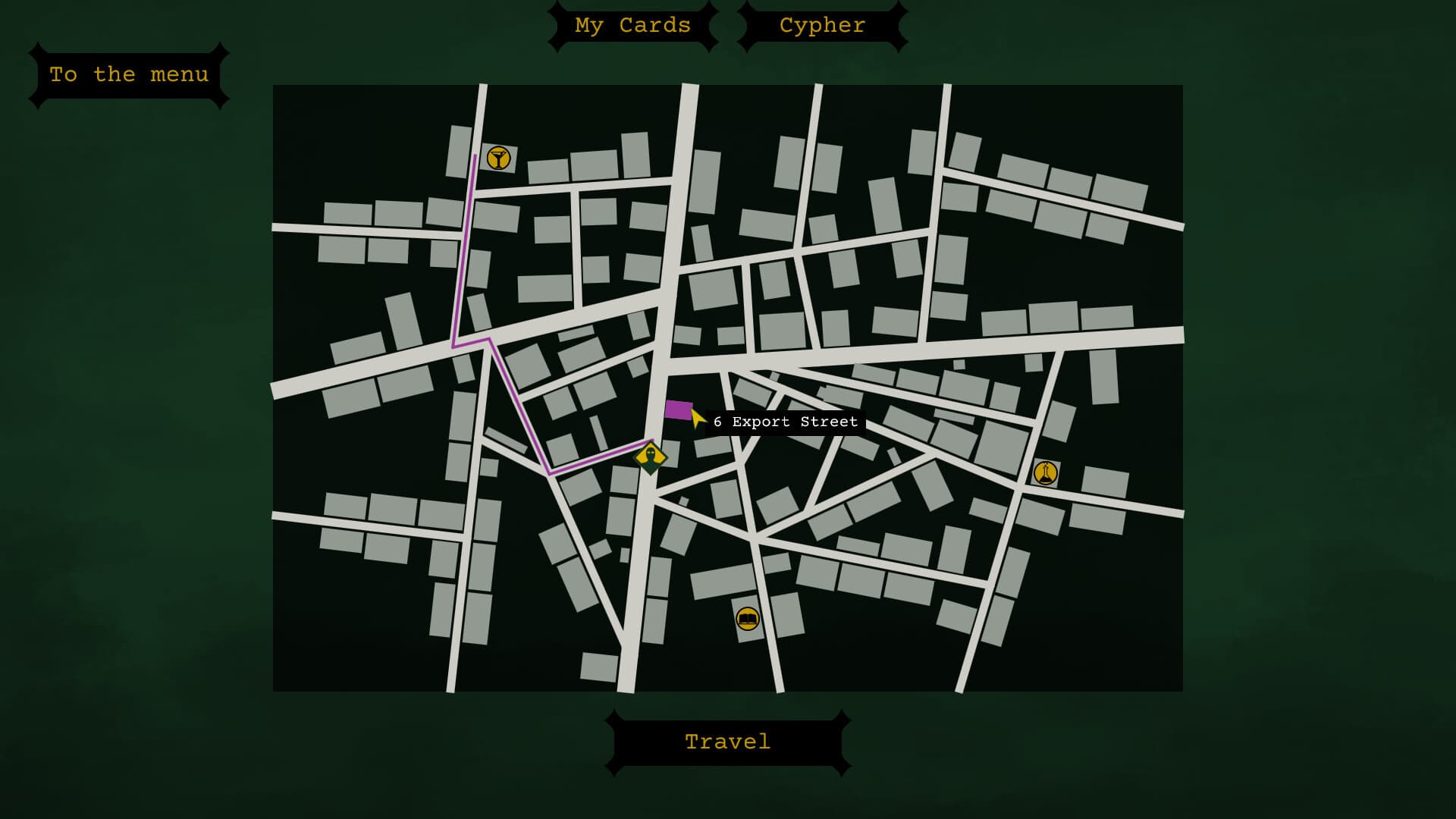The width and height of the screenshot is (1456, 819).
Task: Select the green diamond marker near the route
Action: point(651,457)
